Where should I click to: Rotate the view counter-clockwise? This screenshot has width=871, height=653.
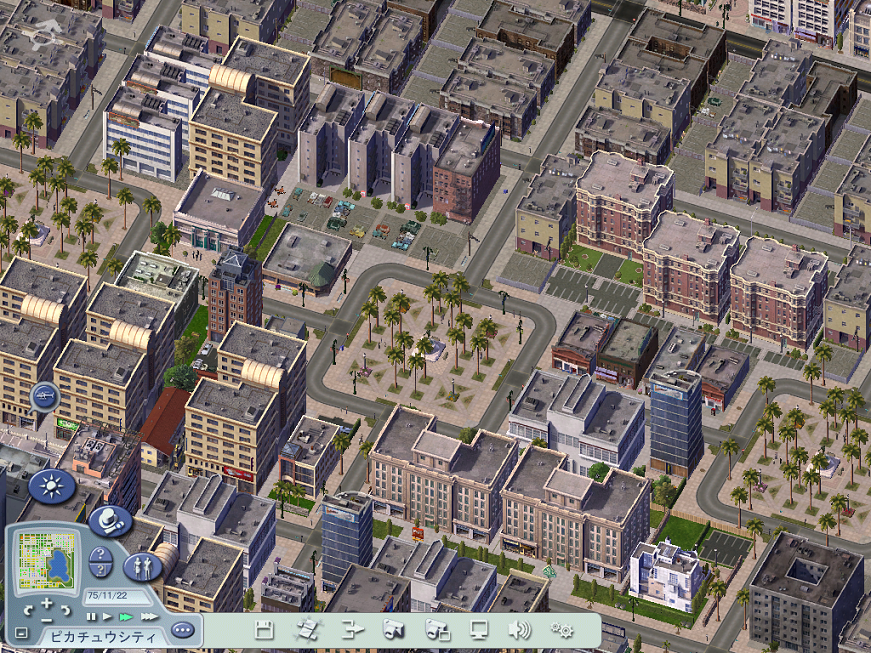click(28, 608)
